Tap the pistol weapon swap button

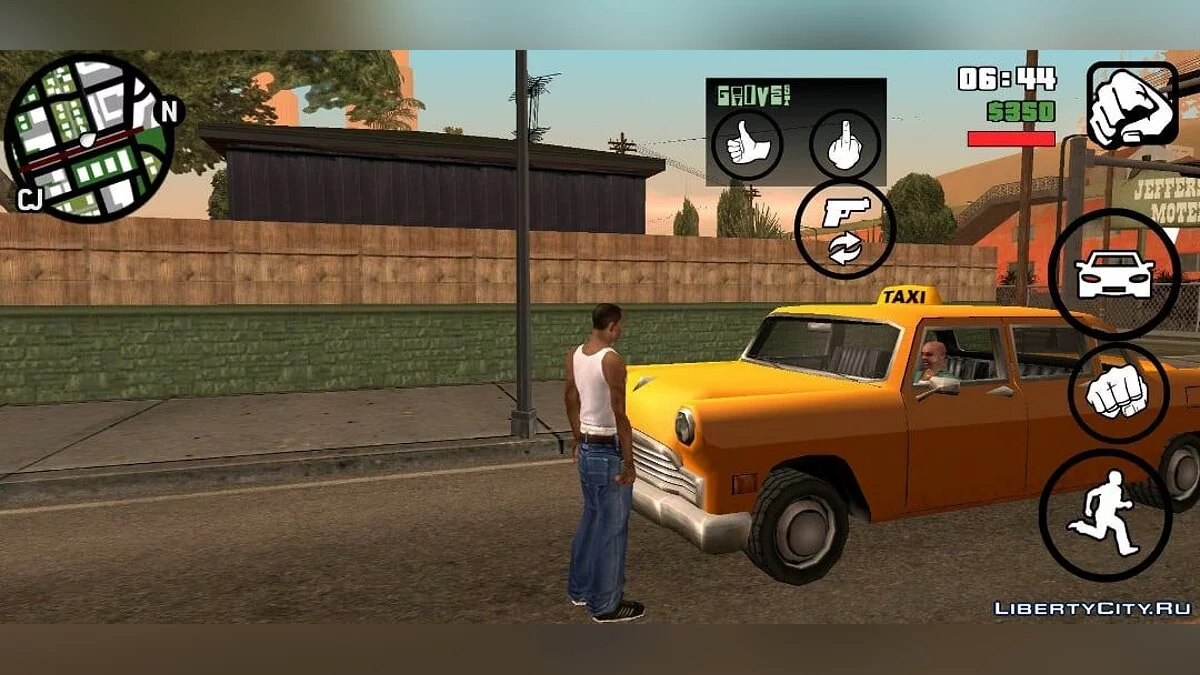click(x=845, y=229)
